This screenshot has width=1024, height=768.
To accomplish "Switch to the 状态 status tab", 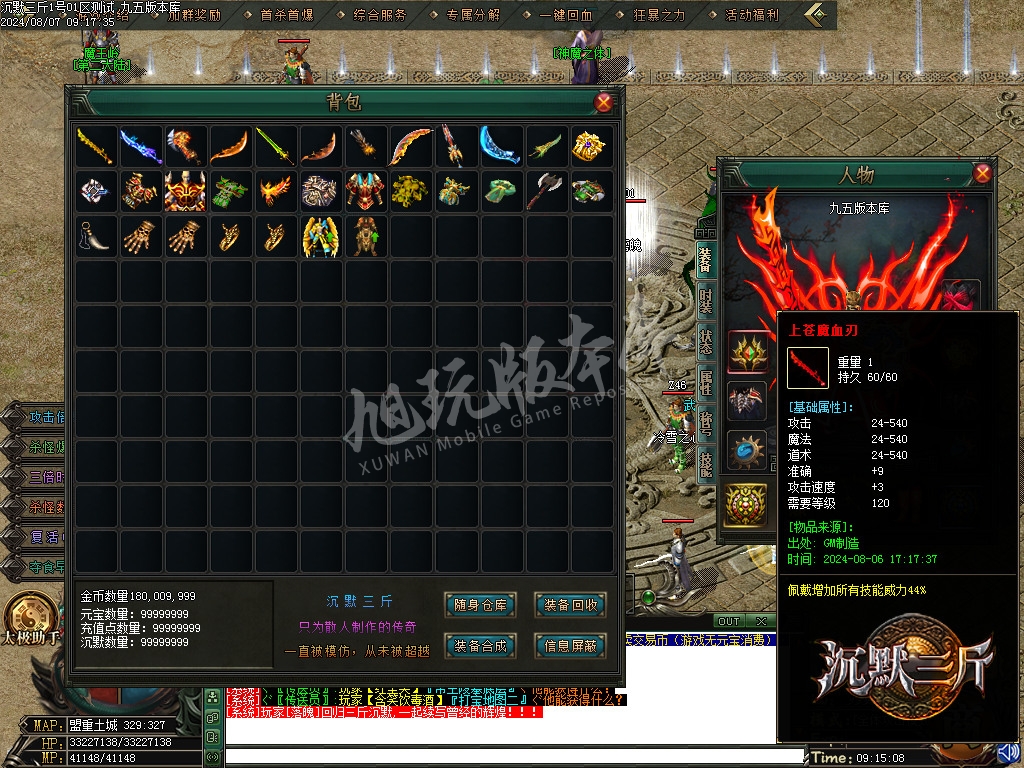I will [x=705, y=341].
